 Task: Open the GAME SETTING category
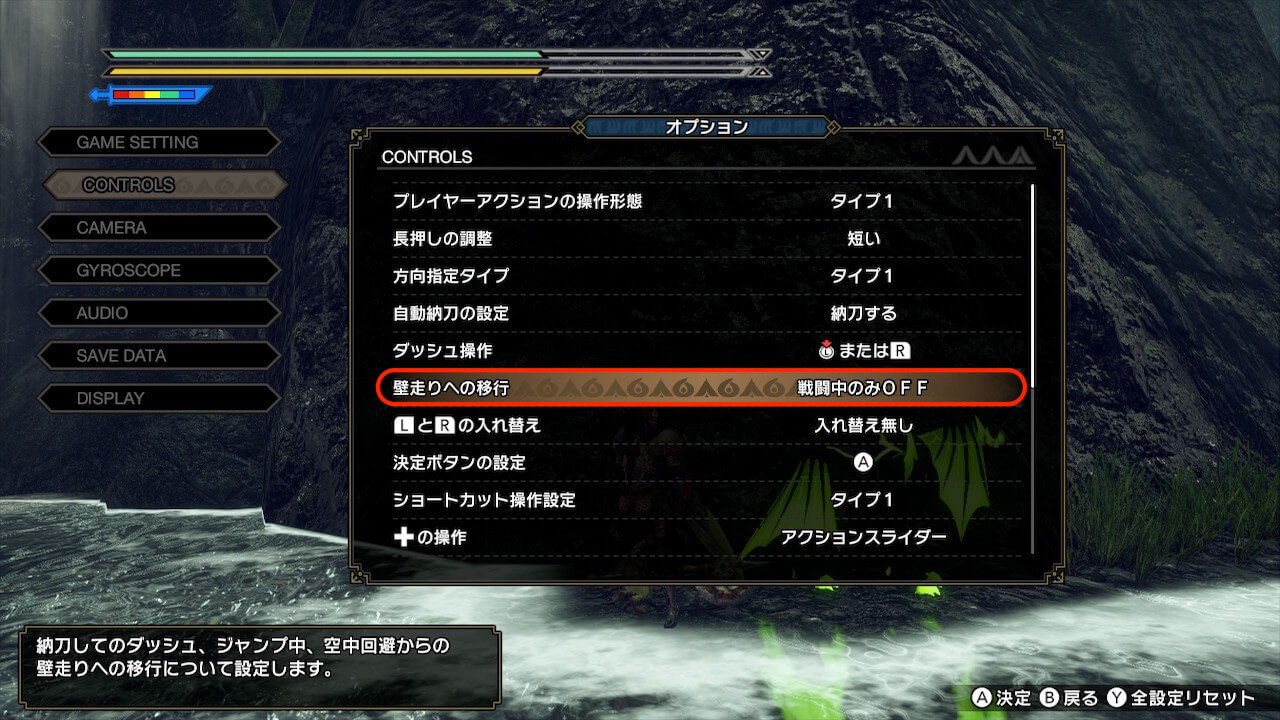tap(158, 143)
